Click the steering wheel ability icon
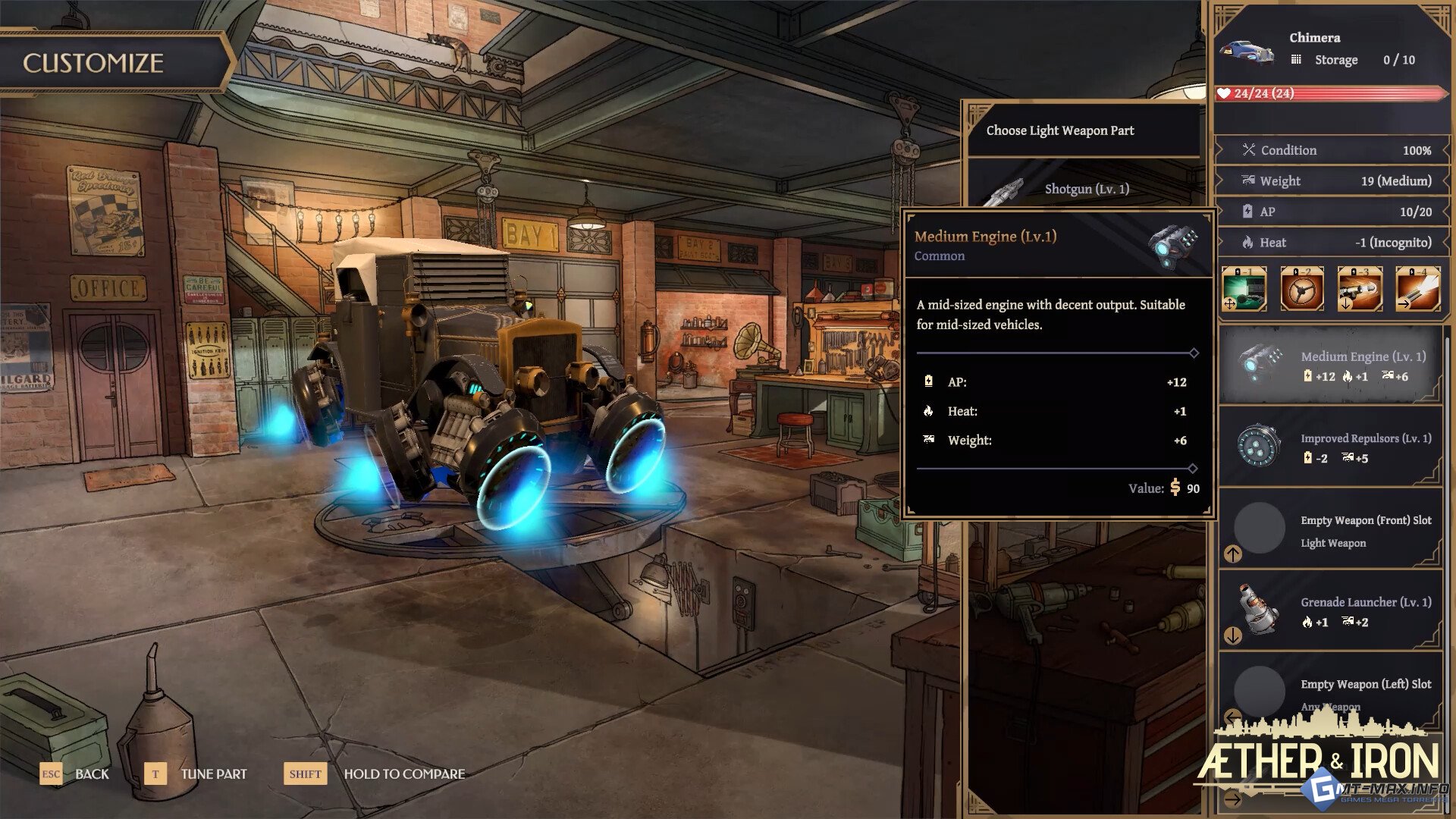Viewport: 1456px width, 819px height. pyautogui.click(x=1302, y=289)
